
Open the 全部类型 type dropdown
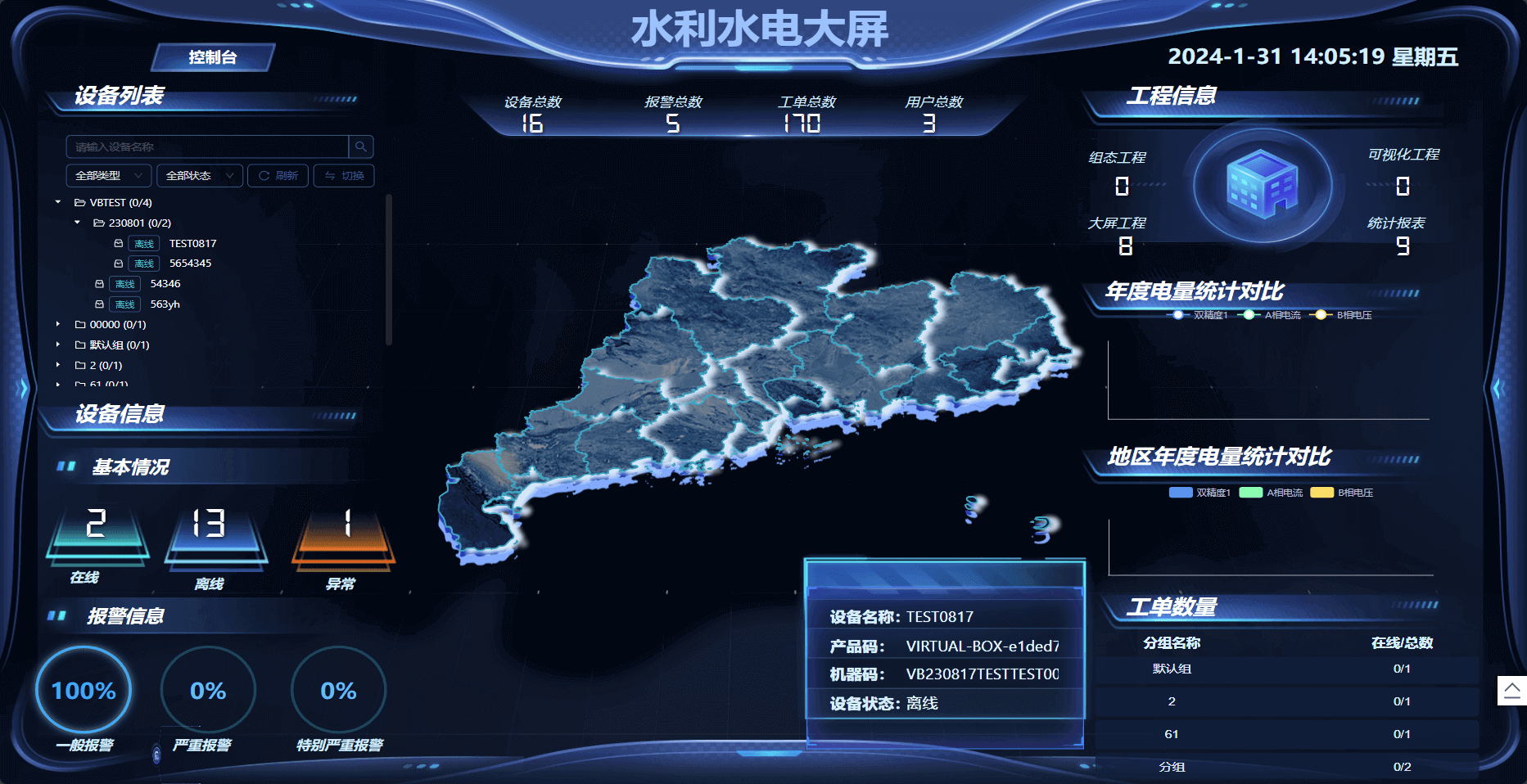point(108,176)
